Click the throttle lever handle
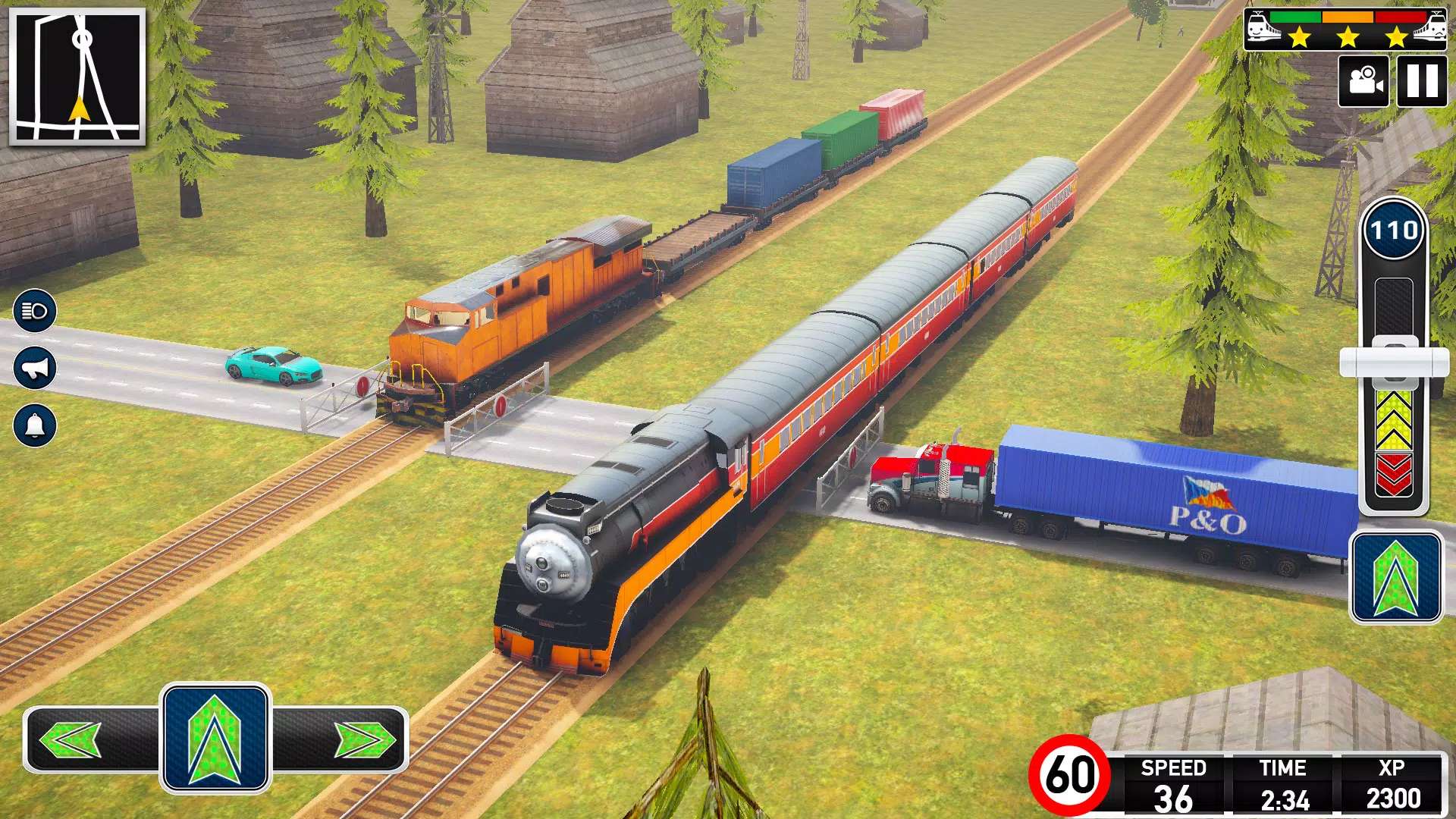This screenshot has width=1456, height=819. 1394,362
